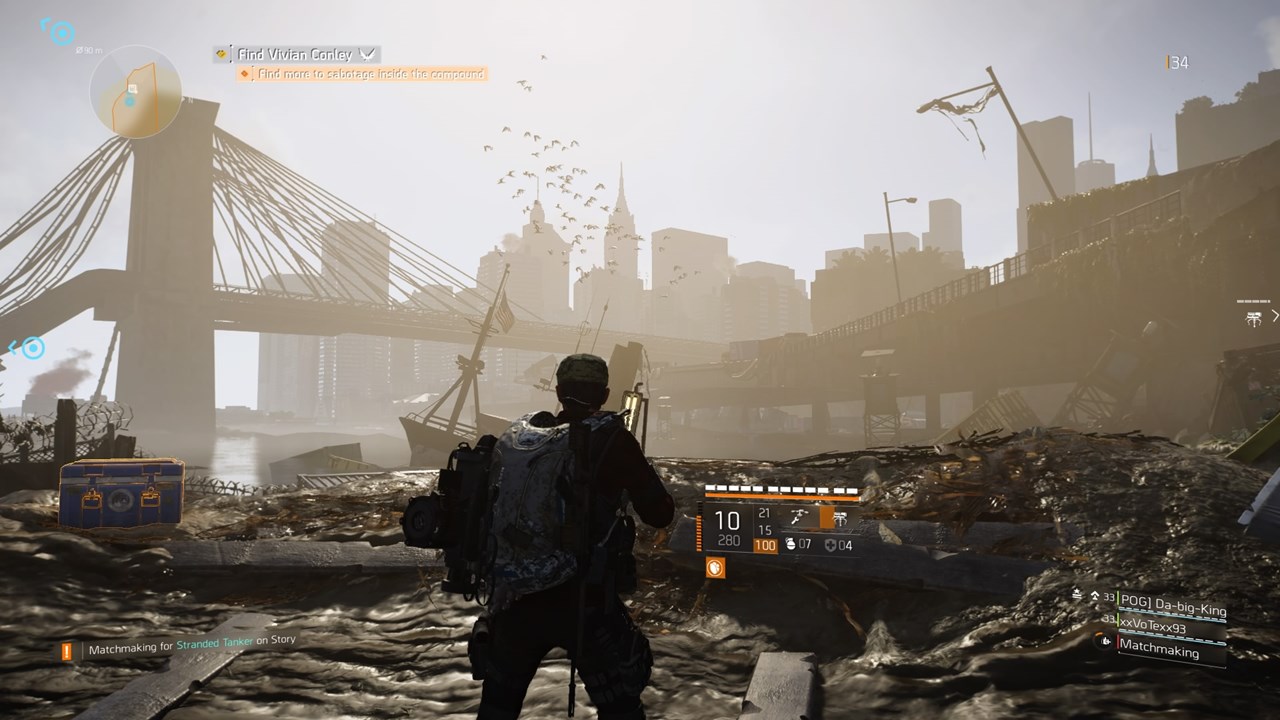Open the Stranded Tanker matchmaking notice

click(x=190, y=646)
